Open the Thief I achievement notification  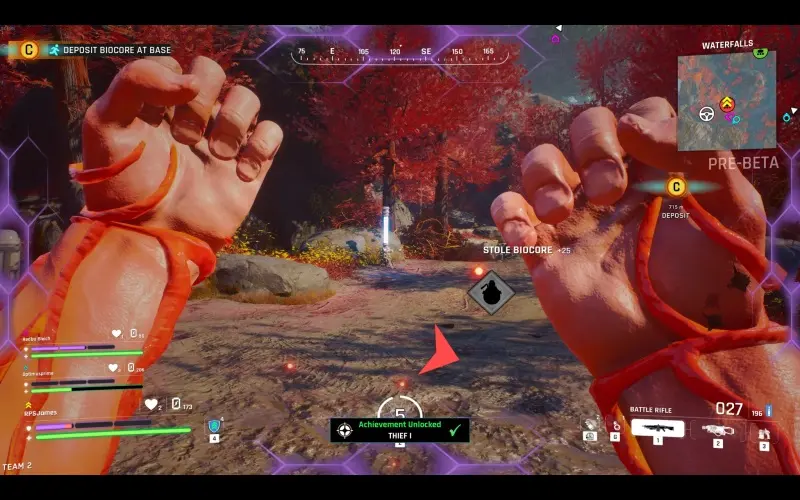tap(400, 430)
